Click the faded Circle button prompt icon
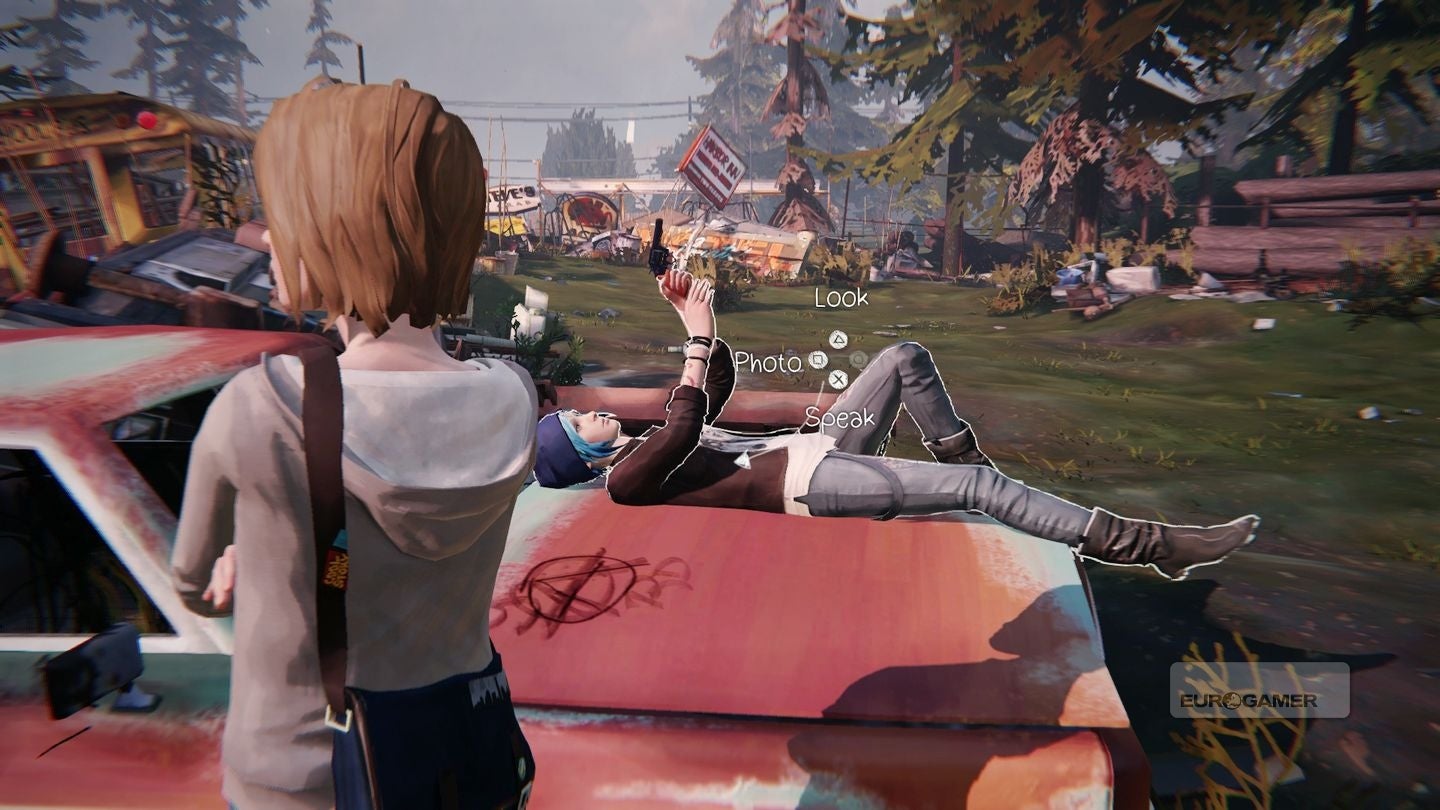1440x810 pixels. (858, 359)
